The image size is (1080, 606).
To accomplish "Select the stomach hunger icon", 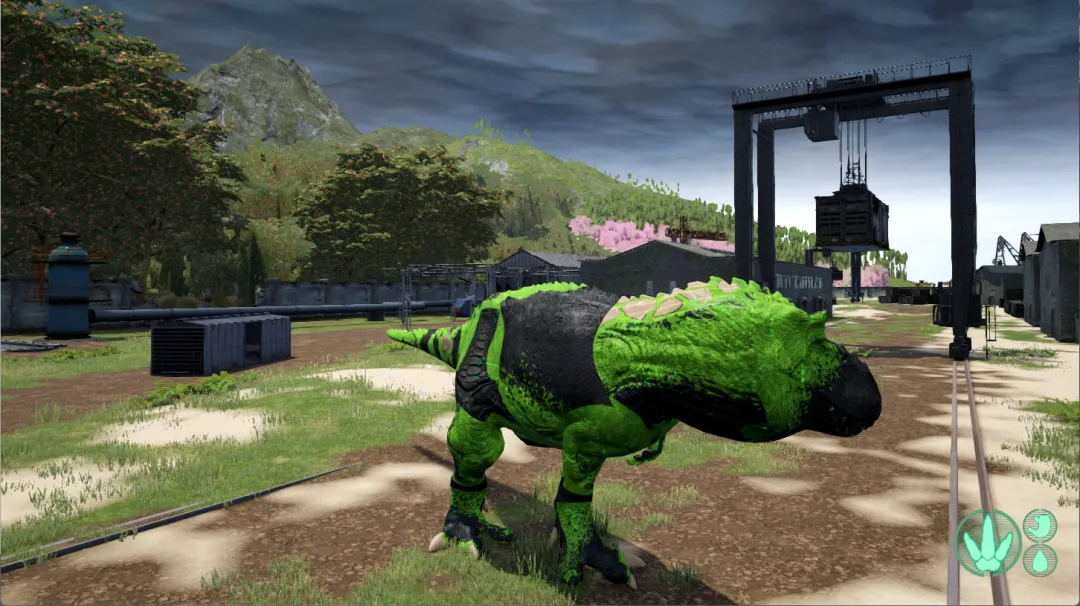I will 1040,524.
